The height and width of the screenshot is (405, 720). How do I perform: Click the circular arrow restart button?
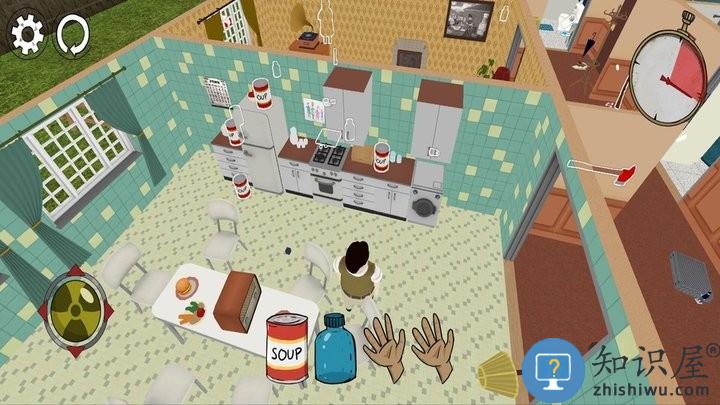click(73, 34)
